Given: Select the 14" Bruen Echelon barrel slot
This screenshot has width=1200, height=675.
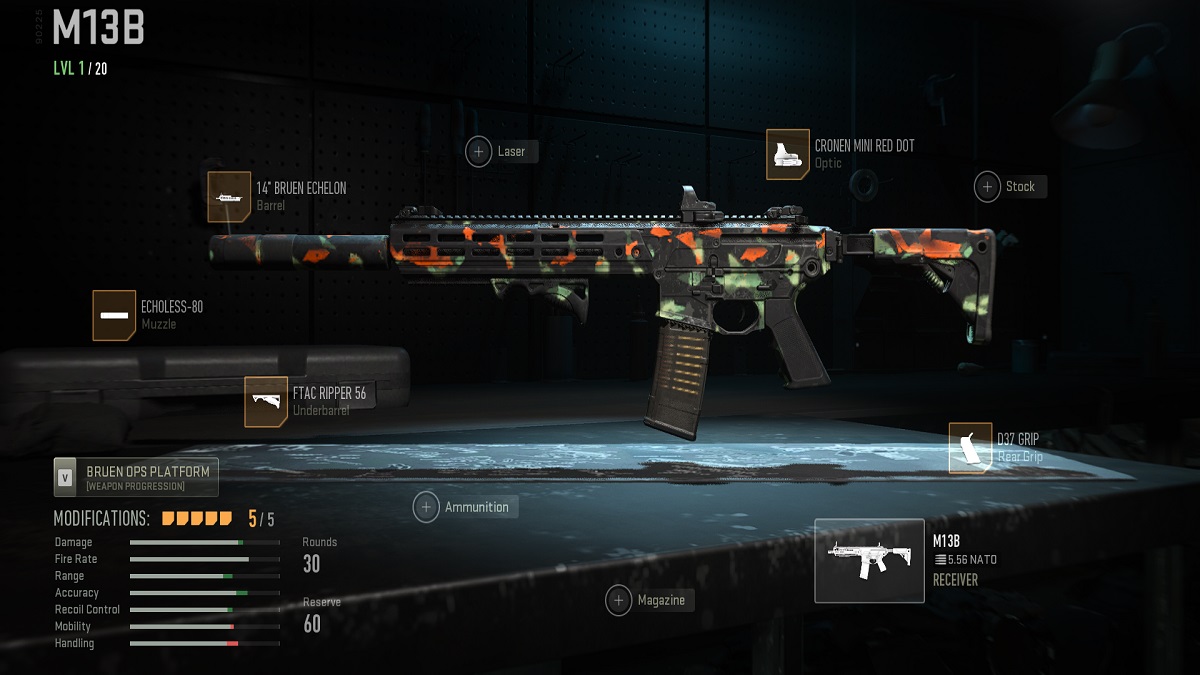Looking at the screenshot, I should tap(229, 196).
